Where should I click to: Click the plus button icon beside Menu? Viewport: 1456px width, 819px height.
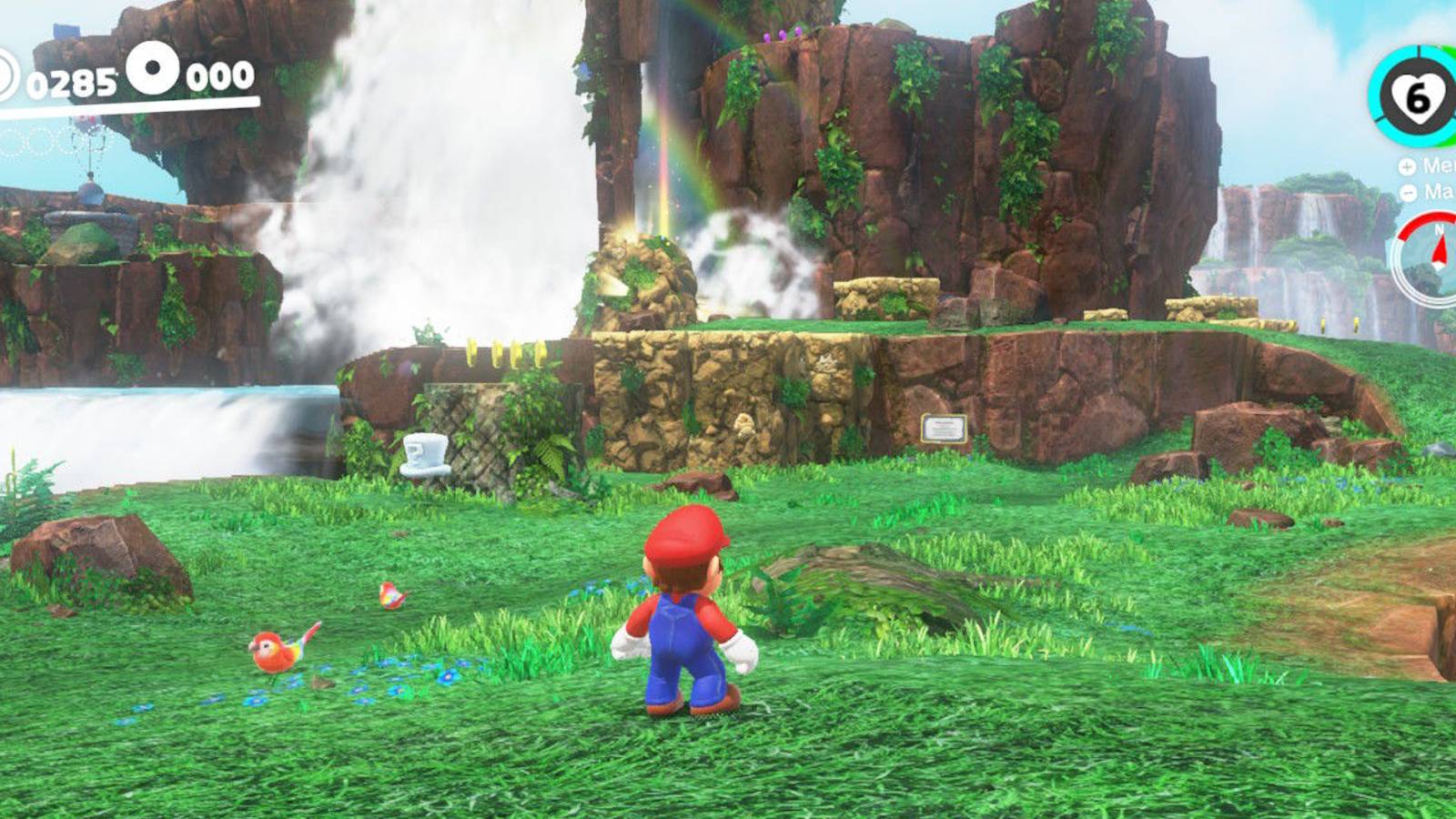point(1406,167)
